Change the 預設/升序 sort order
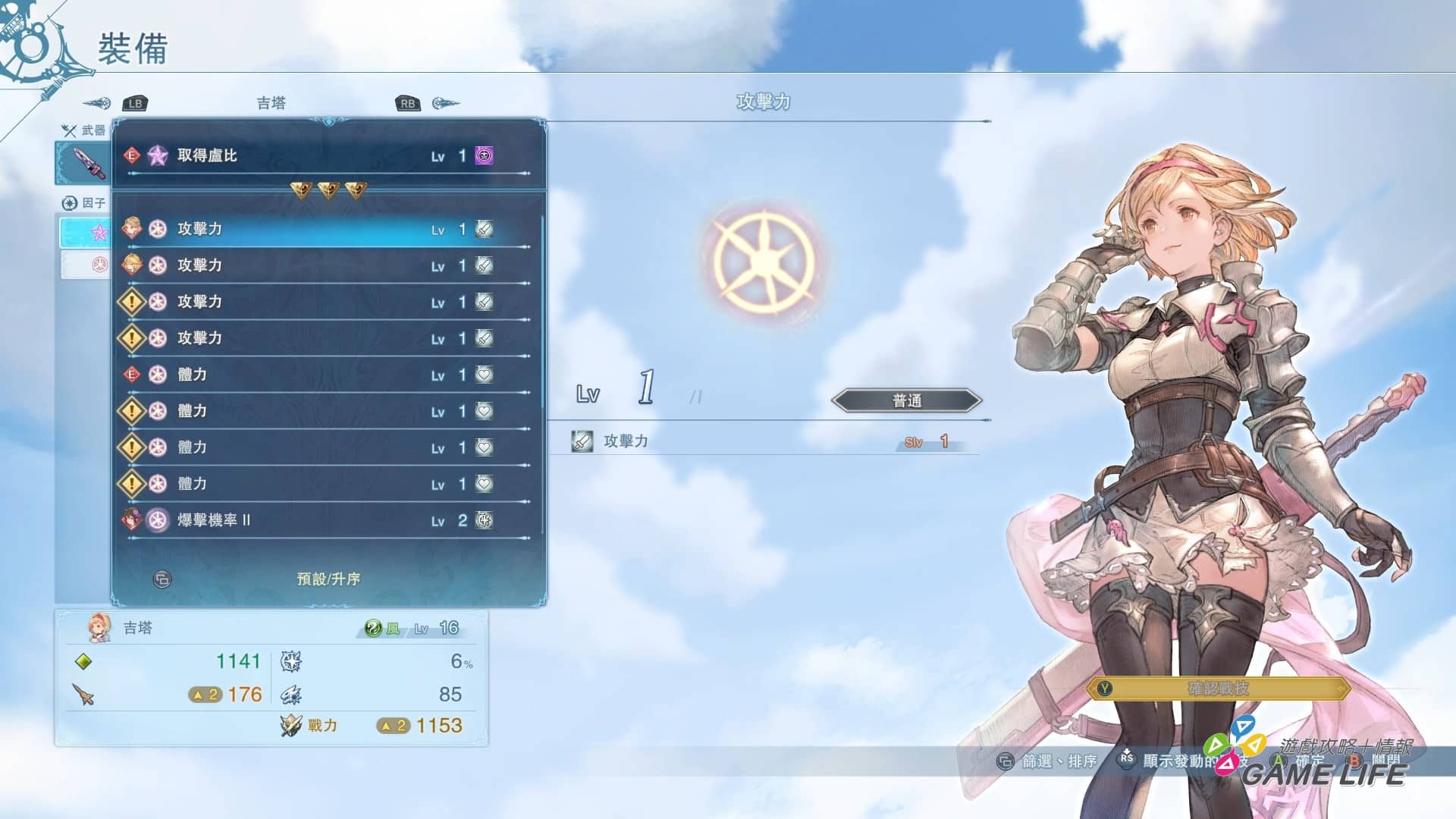 [x=328, y=579]
